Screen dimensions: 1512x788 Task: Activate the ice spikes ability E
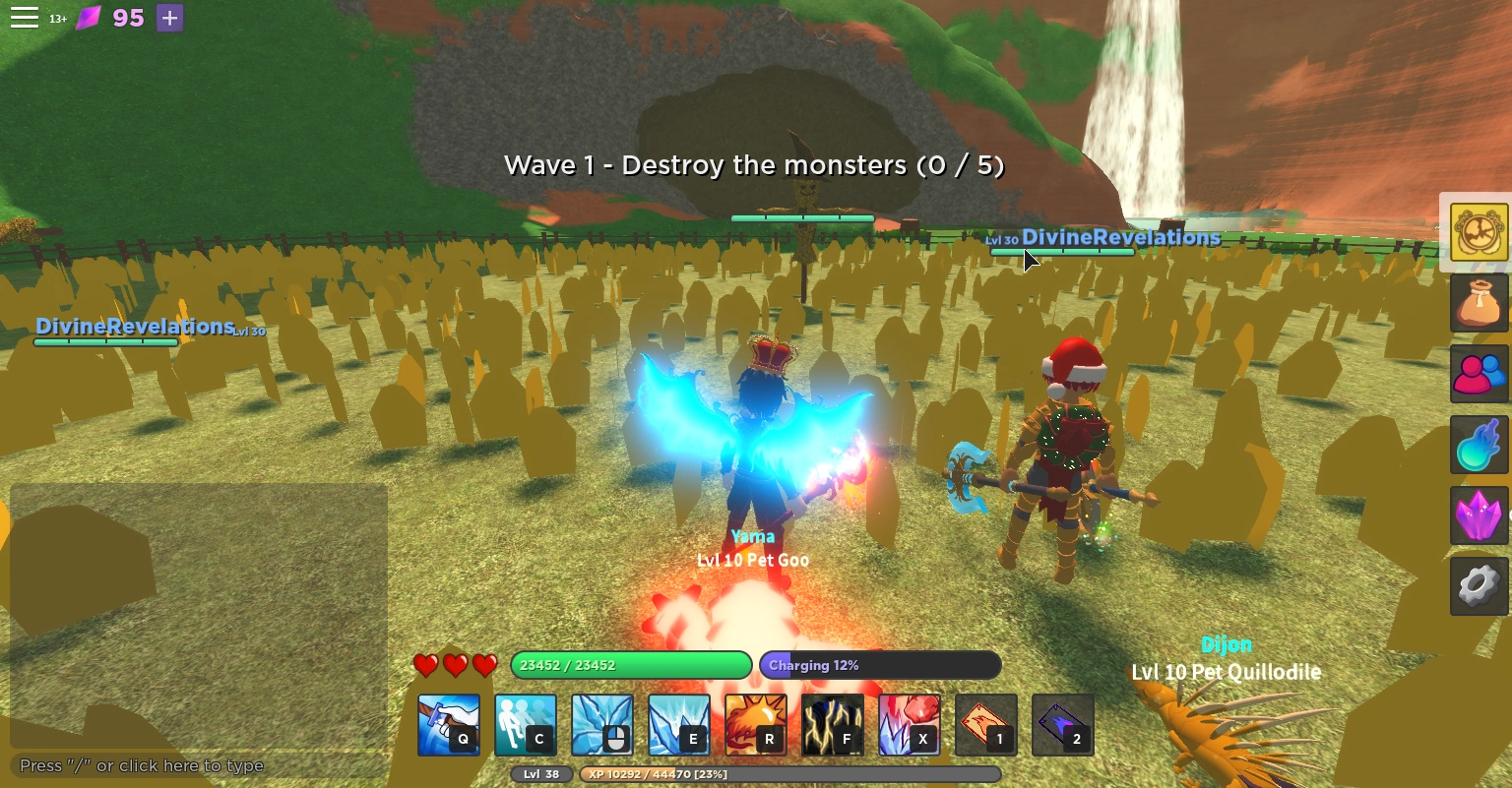click(x=679, y=724)
